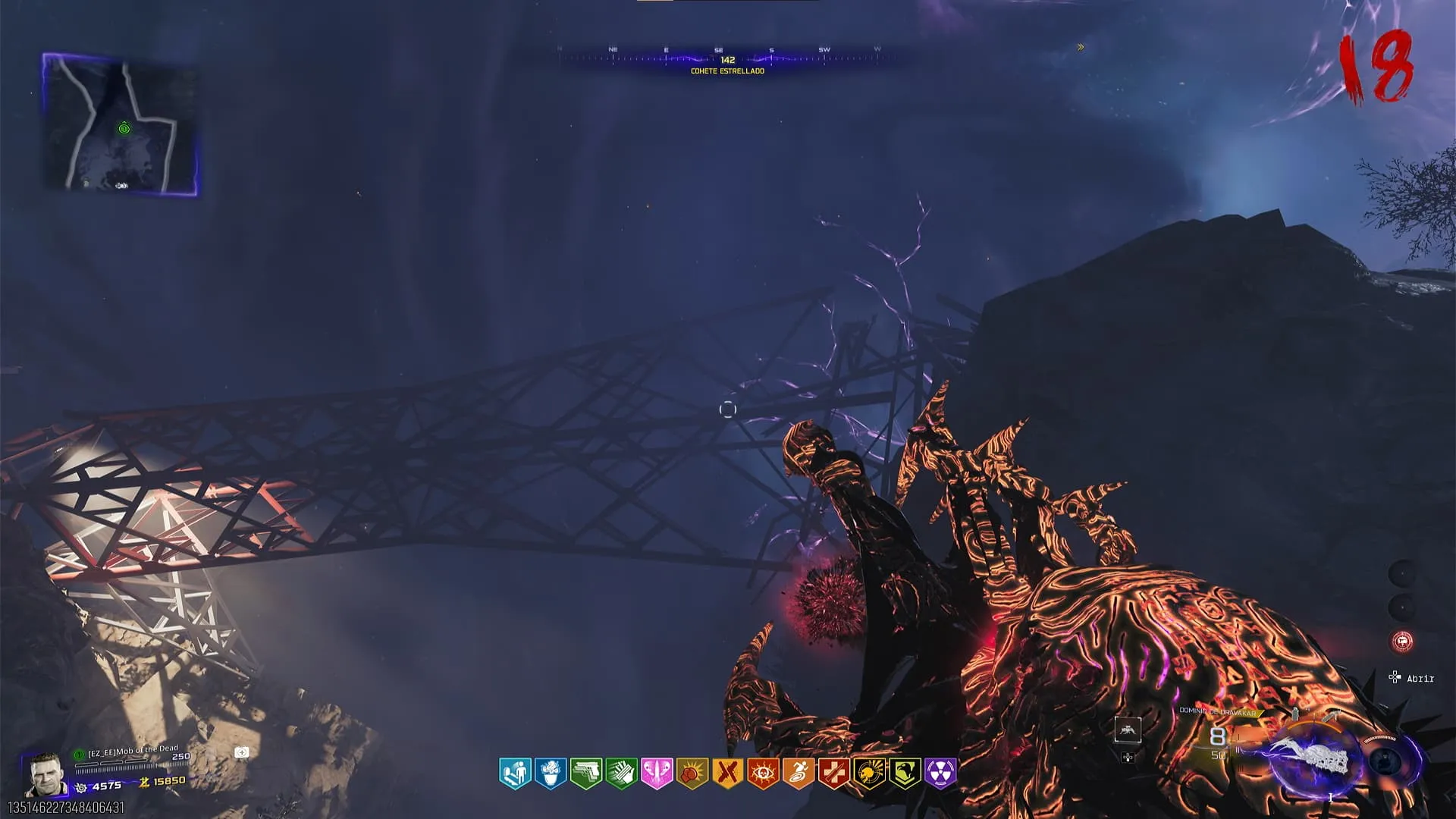Screen dimensions: 1456x819
Task: Click the dark eye field upgrade icon
Action: 1385,761
